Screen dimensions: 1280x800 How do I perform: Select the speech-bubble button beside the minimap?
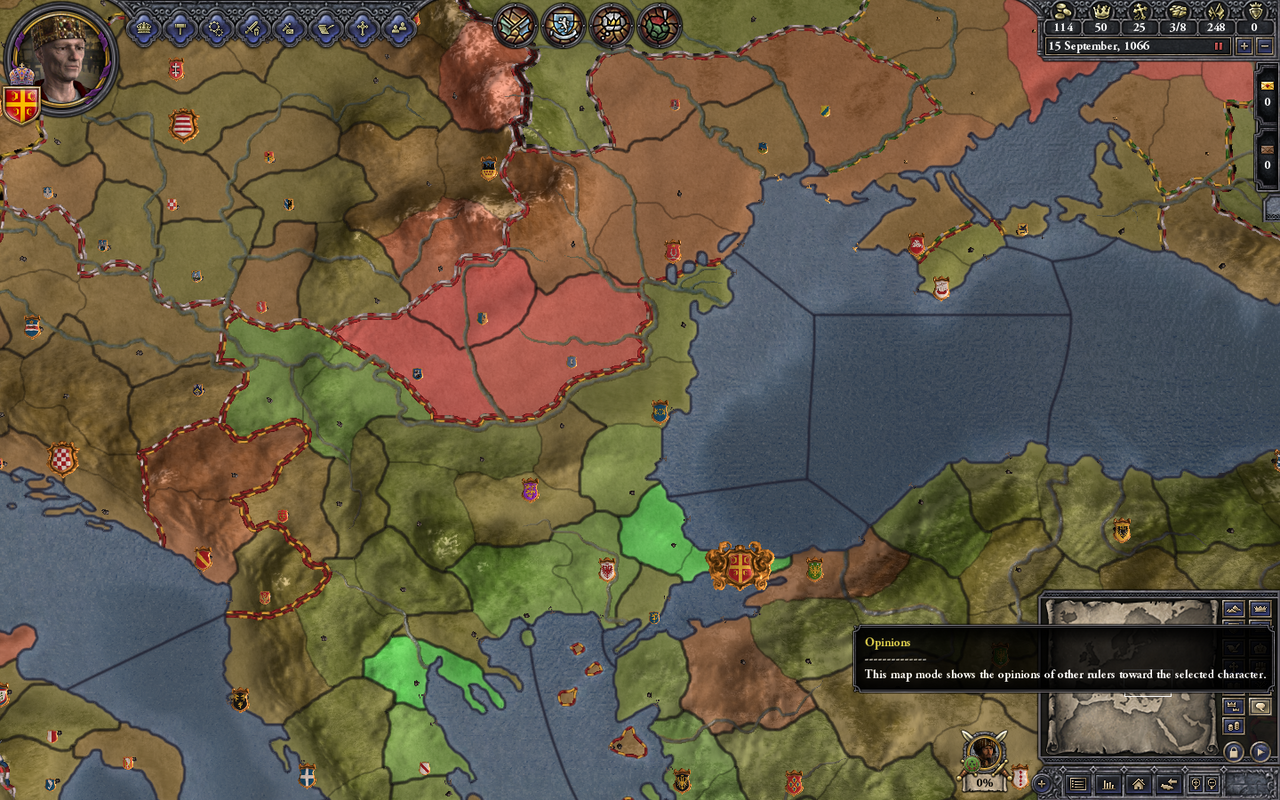1260,707
